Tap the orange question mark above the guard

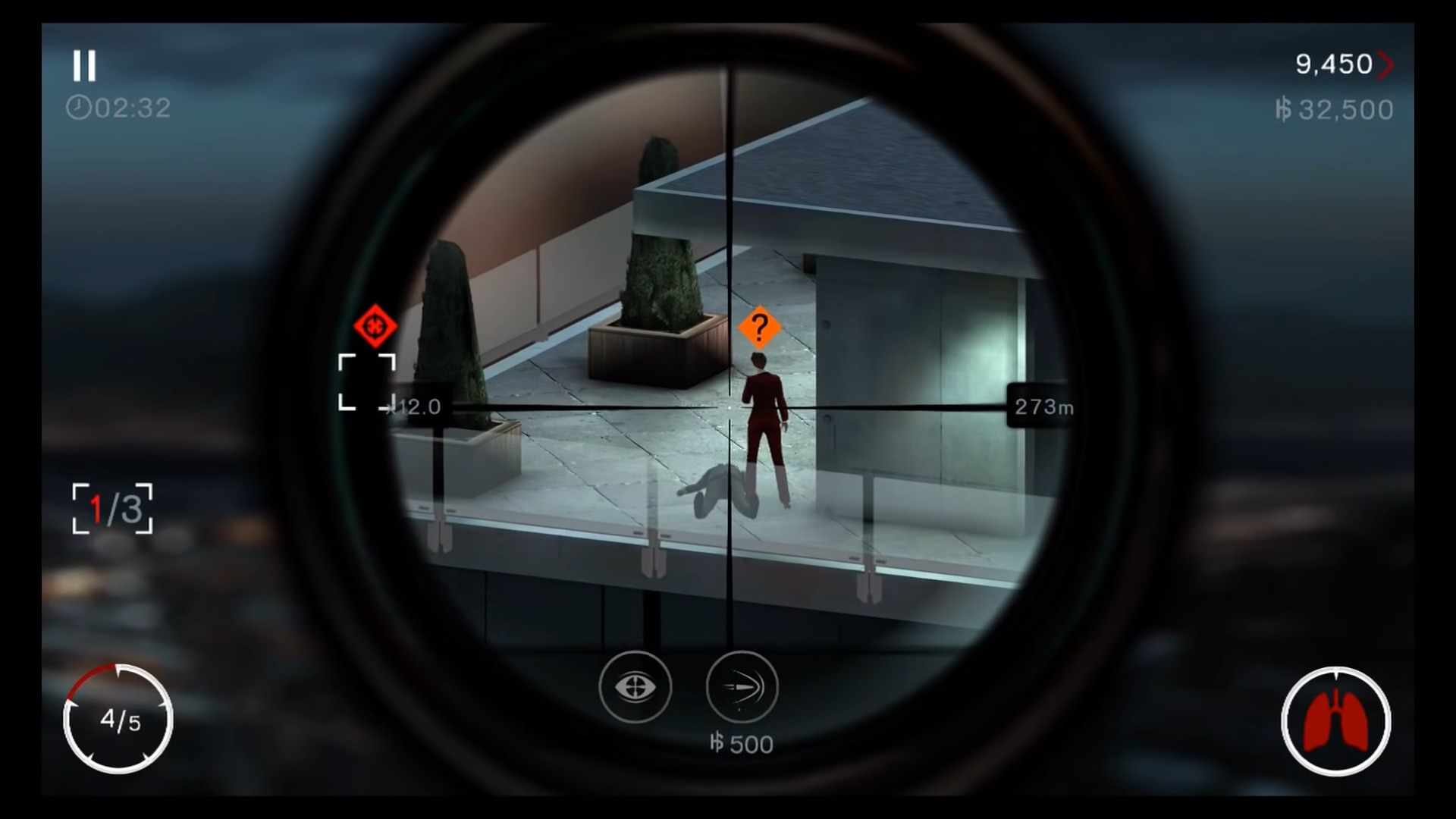coord(759,328)
